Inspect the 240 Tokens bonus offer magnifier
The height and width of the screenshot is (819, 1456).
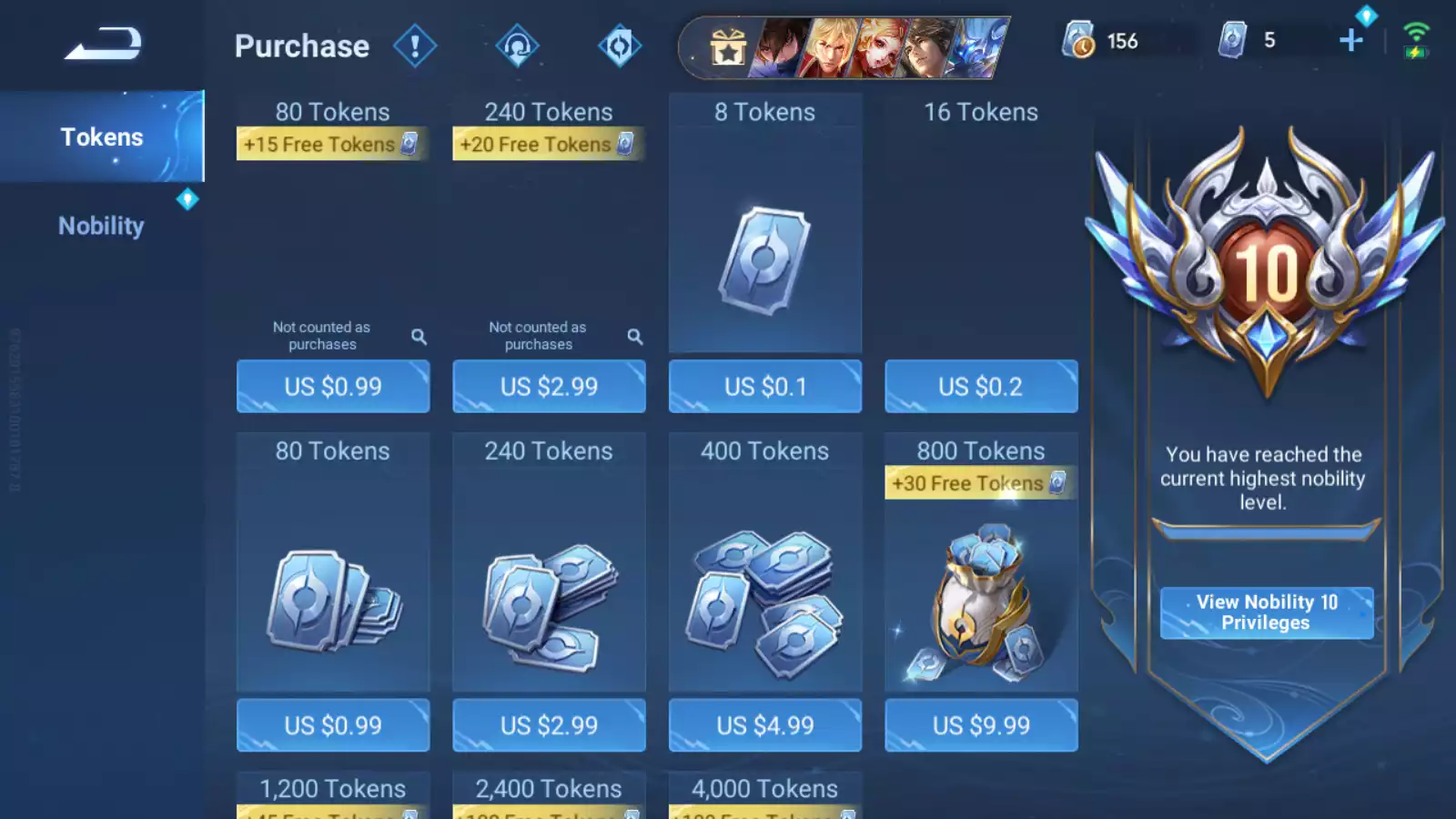pos(635,337)
